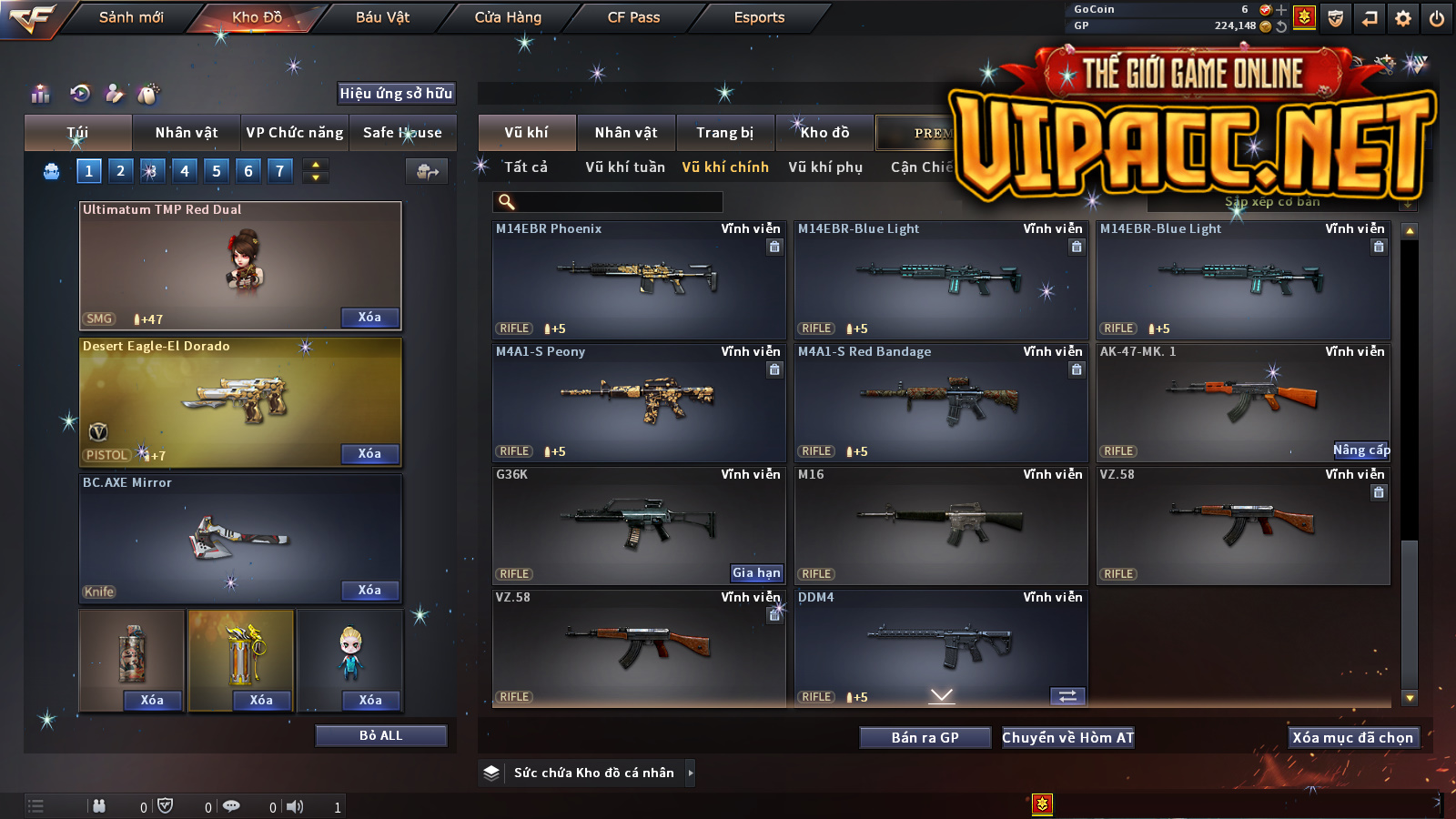Open the CF Pass page

click(x=633, y=17)
